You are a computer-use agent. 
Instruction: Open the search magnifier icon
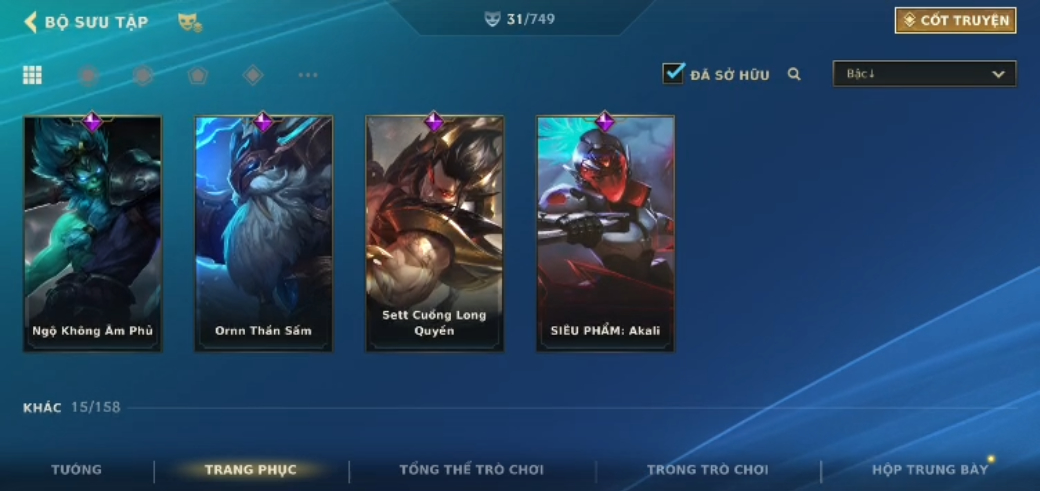(794, 74)
